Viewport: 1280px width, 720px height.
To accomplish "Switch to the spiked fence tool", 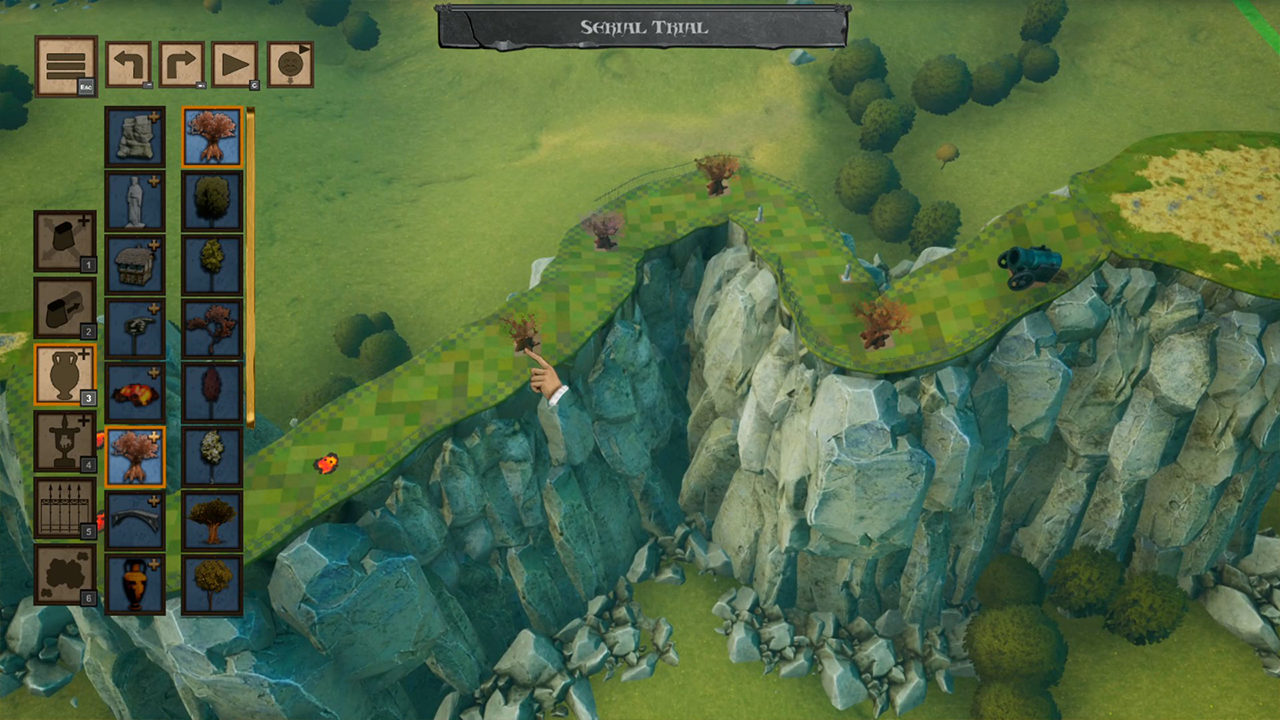I will click(x=65, y=508).
